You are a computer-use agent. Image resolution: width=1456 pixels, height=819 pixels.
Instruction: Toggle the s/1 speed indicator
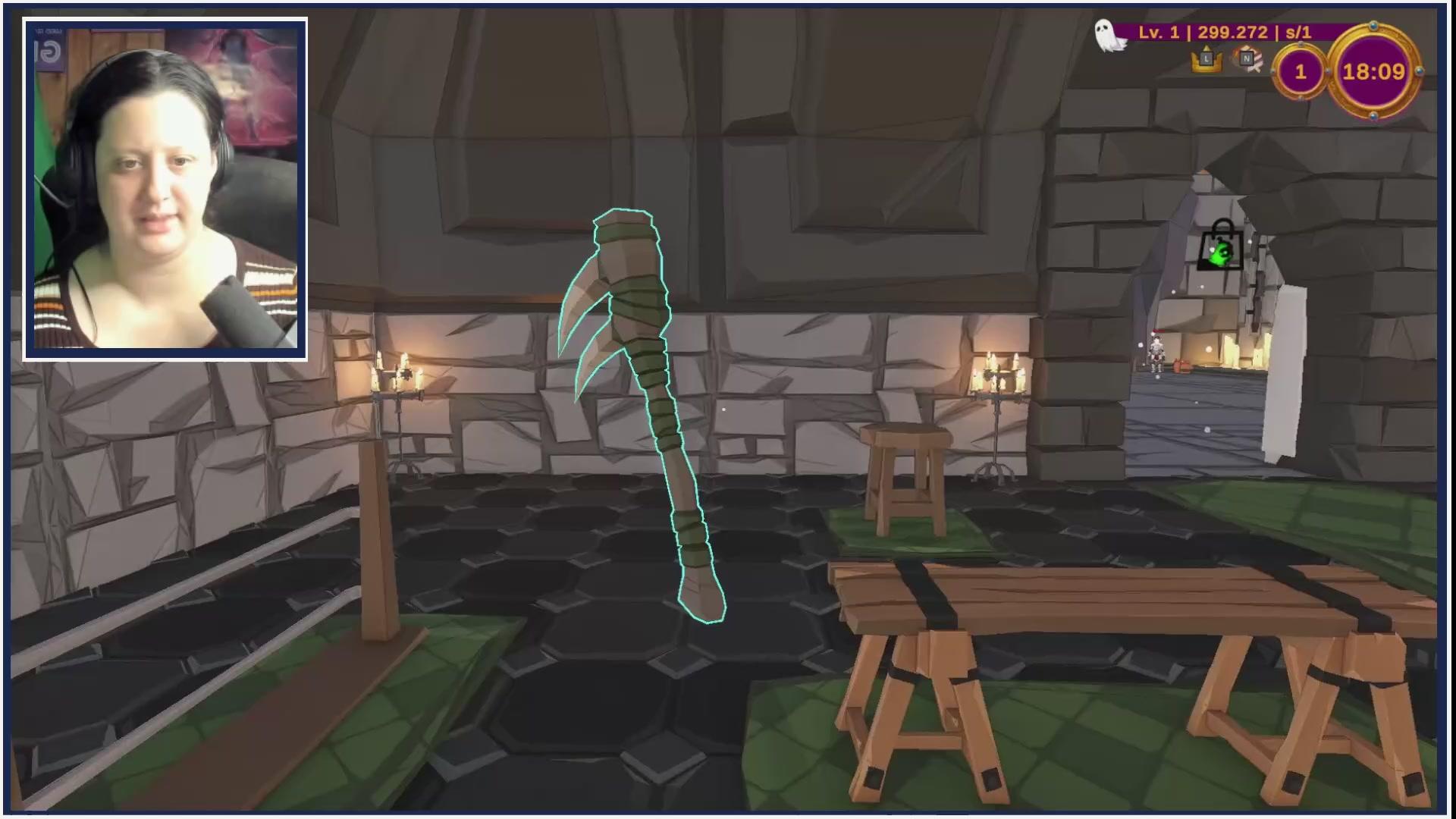(x=1298, y=33)
